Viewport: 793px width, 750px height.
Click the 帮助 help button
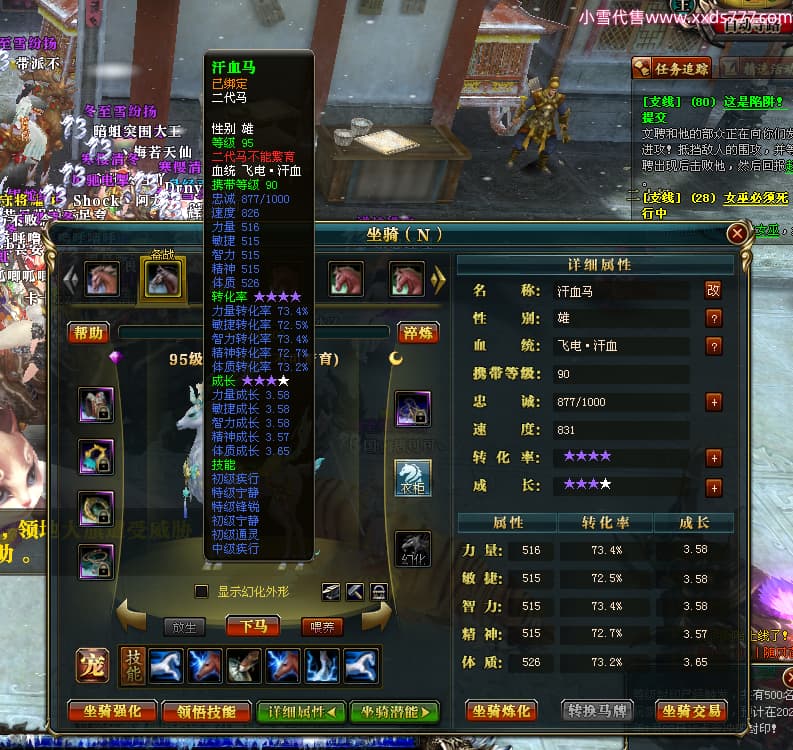click(x=89, y=333)
